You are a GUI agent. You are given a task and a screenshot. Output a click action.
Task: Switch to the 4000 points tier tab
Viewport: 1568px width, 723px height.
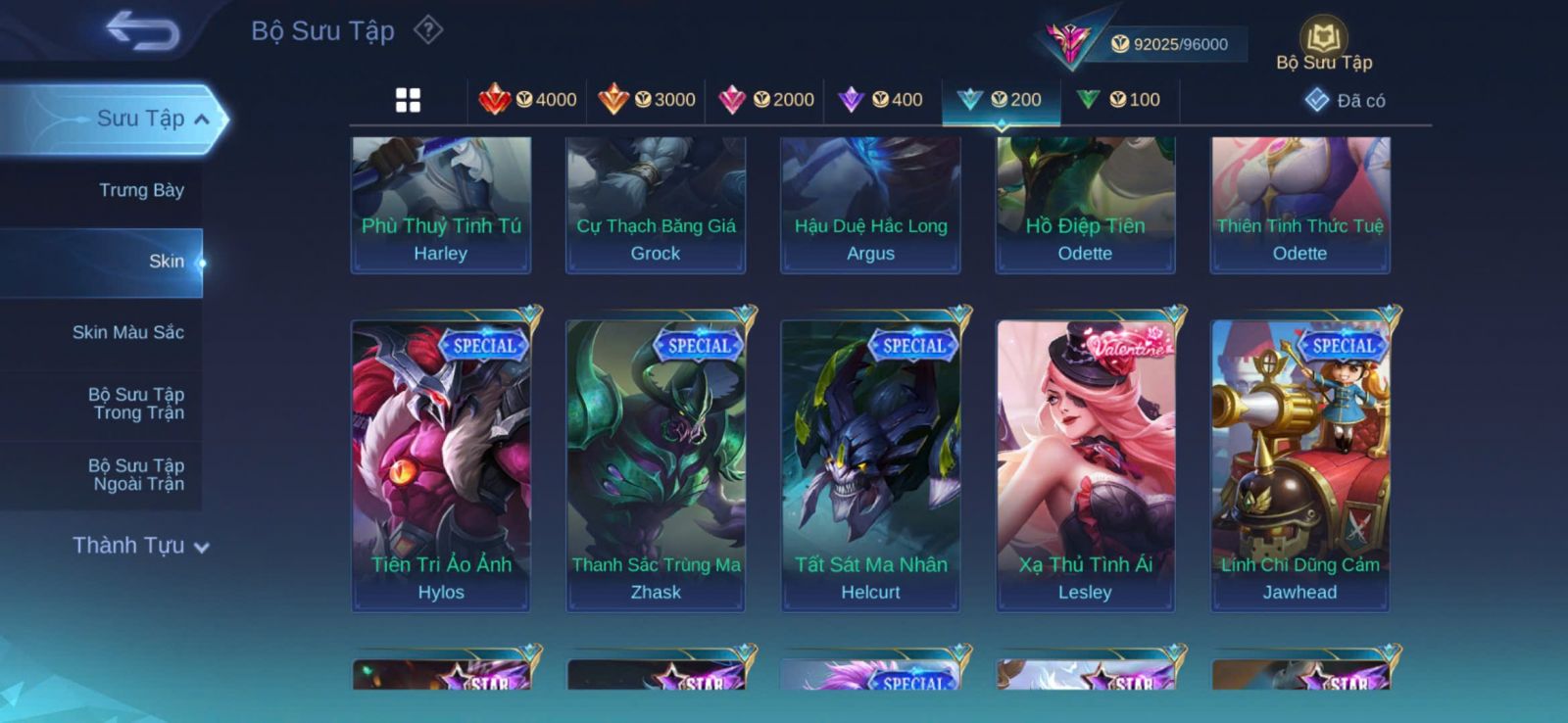pyautogui.click(x=528, y=100)
